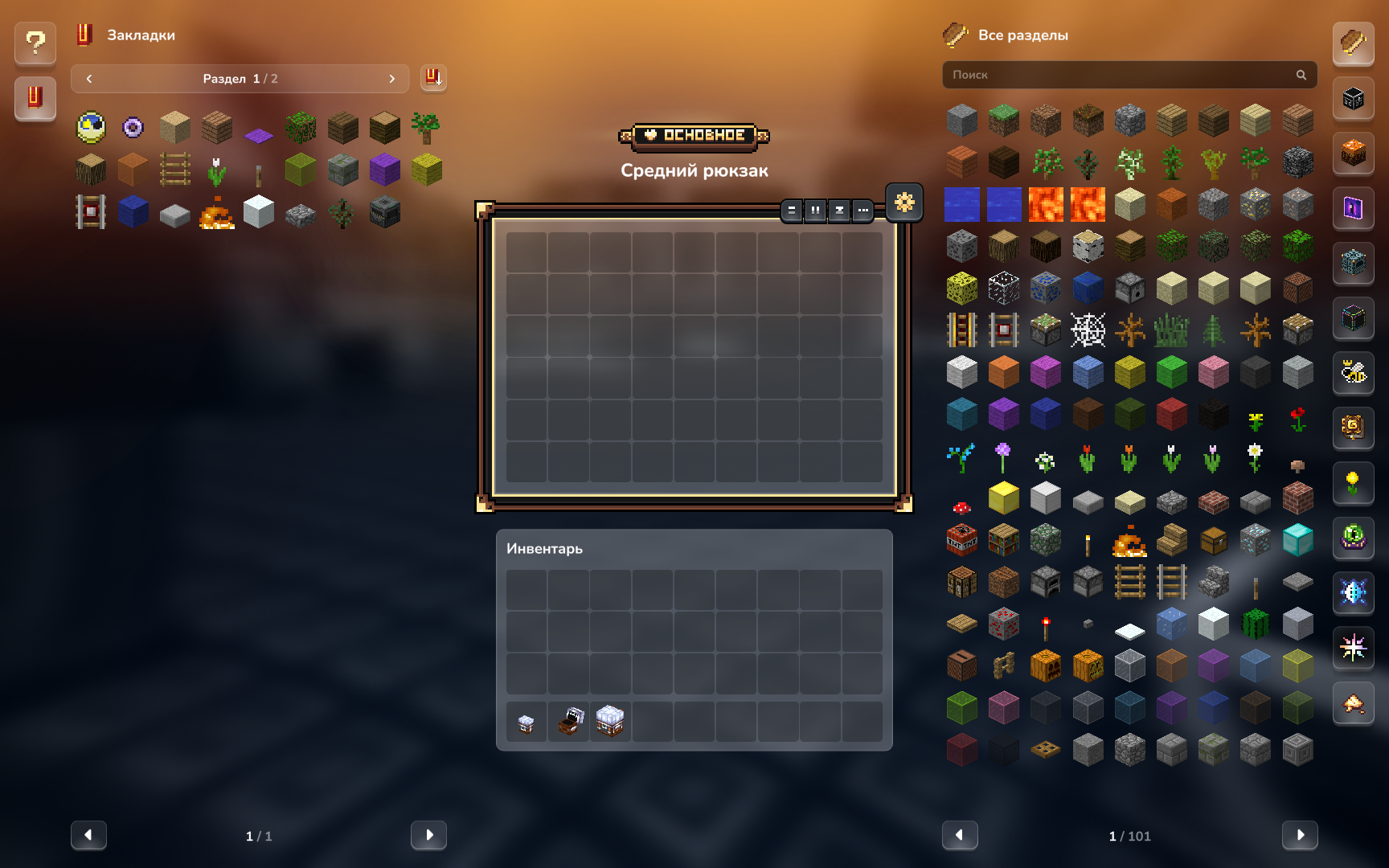The image size is (1389, 868).
Task: Click the three-dots backpack sort option
Action: (862, 211)
